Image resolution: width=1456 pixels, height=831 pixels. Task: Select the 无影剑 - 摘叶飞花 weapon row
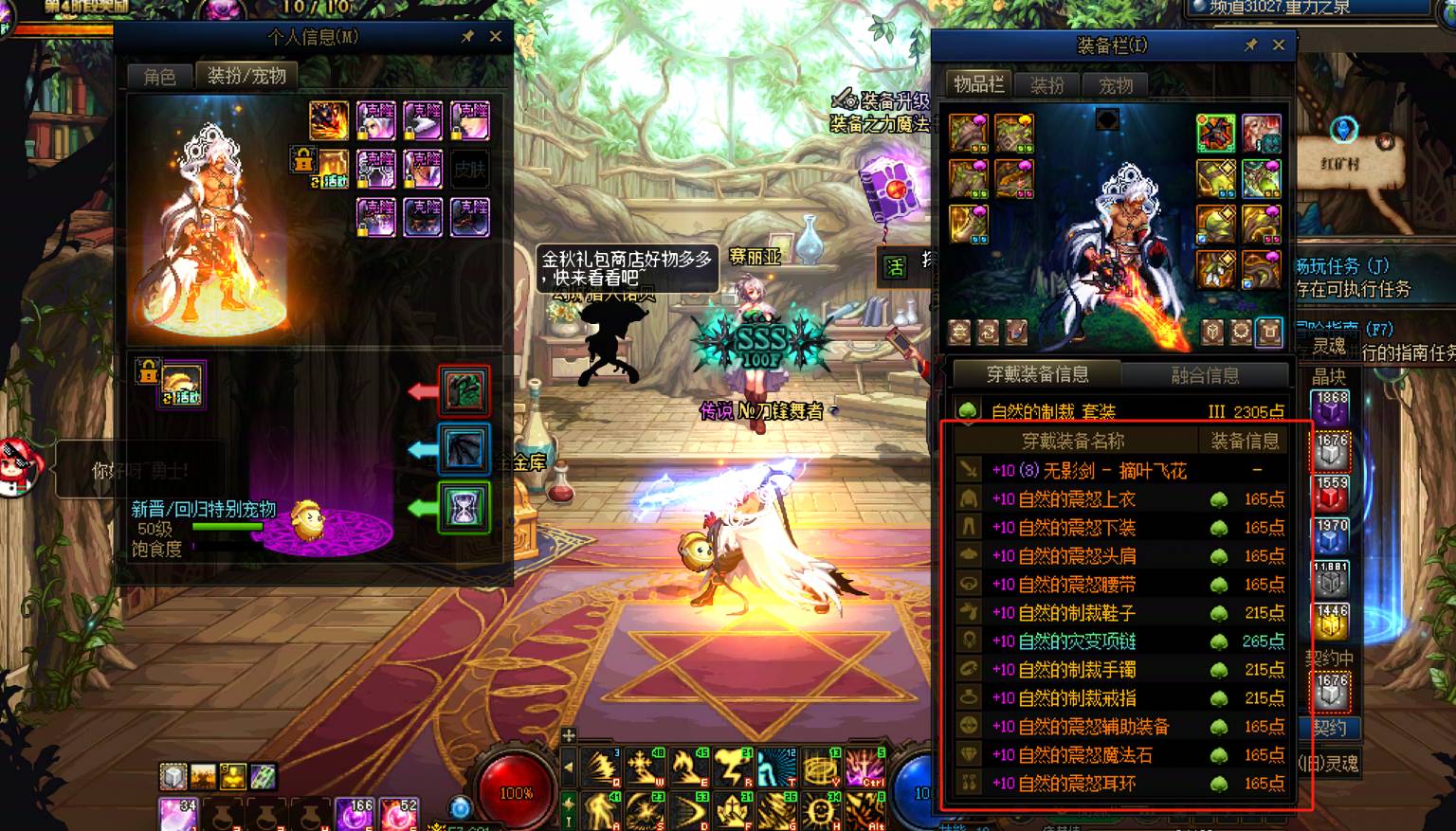pos(1088,471)
